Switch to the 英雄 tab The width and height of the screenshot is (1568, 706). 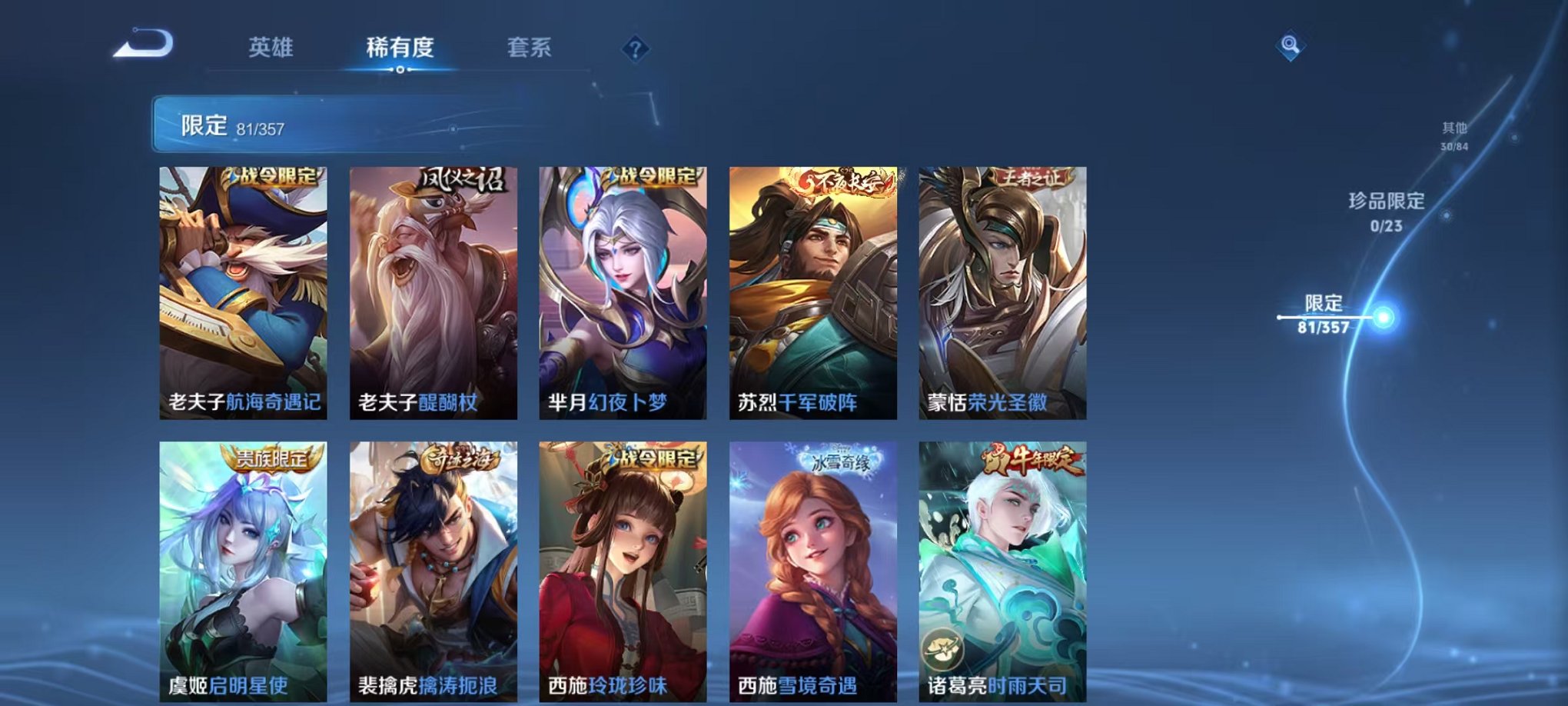tap(271, 46)
